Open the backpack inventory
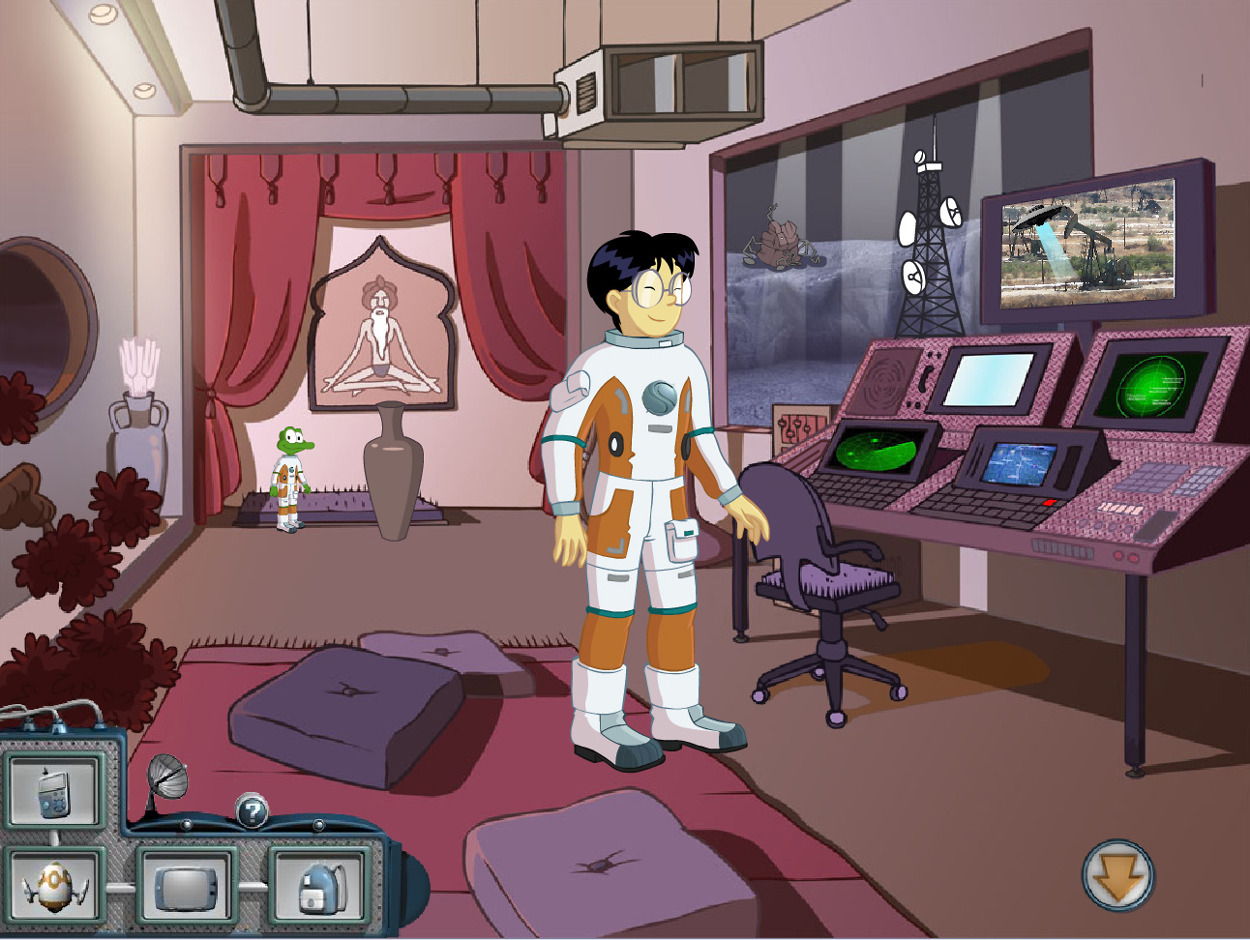The width and height of the screenshot is (1250, 940). tap(319, 886)
